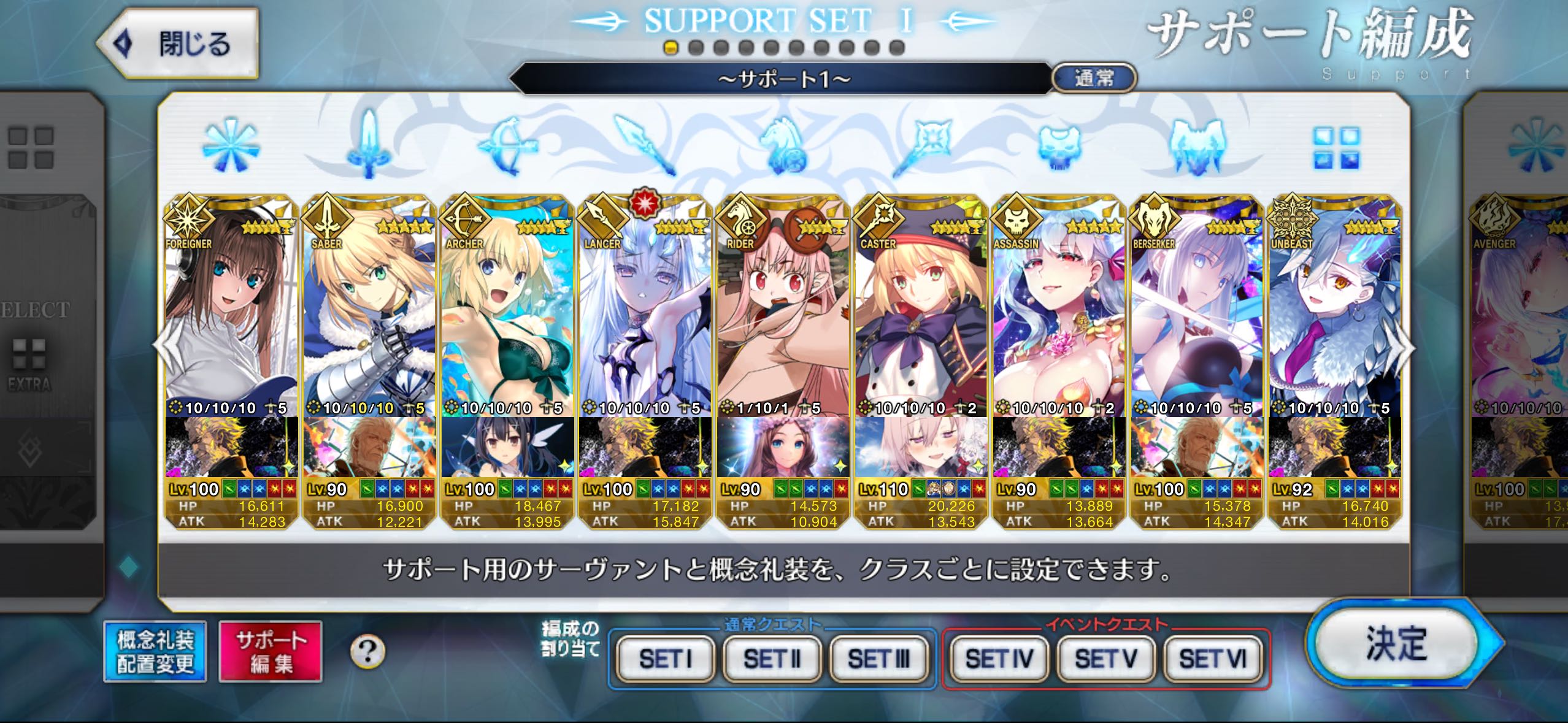Confirm with the 決定 button
The height and width of the screenshot is (723, 1568).
tap(1396, 644)
